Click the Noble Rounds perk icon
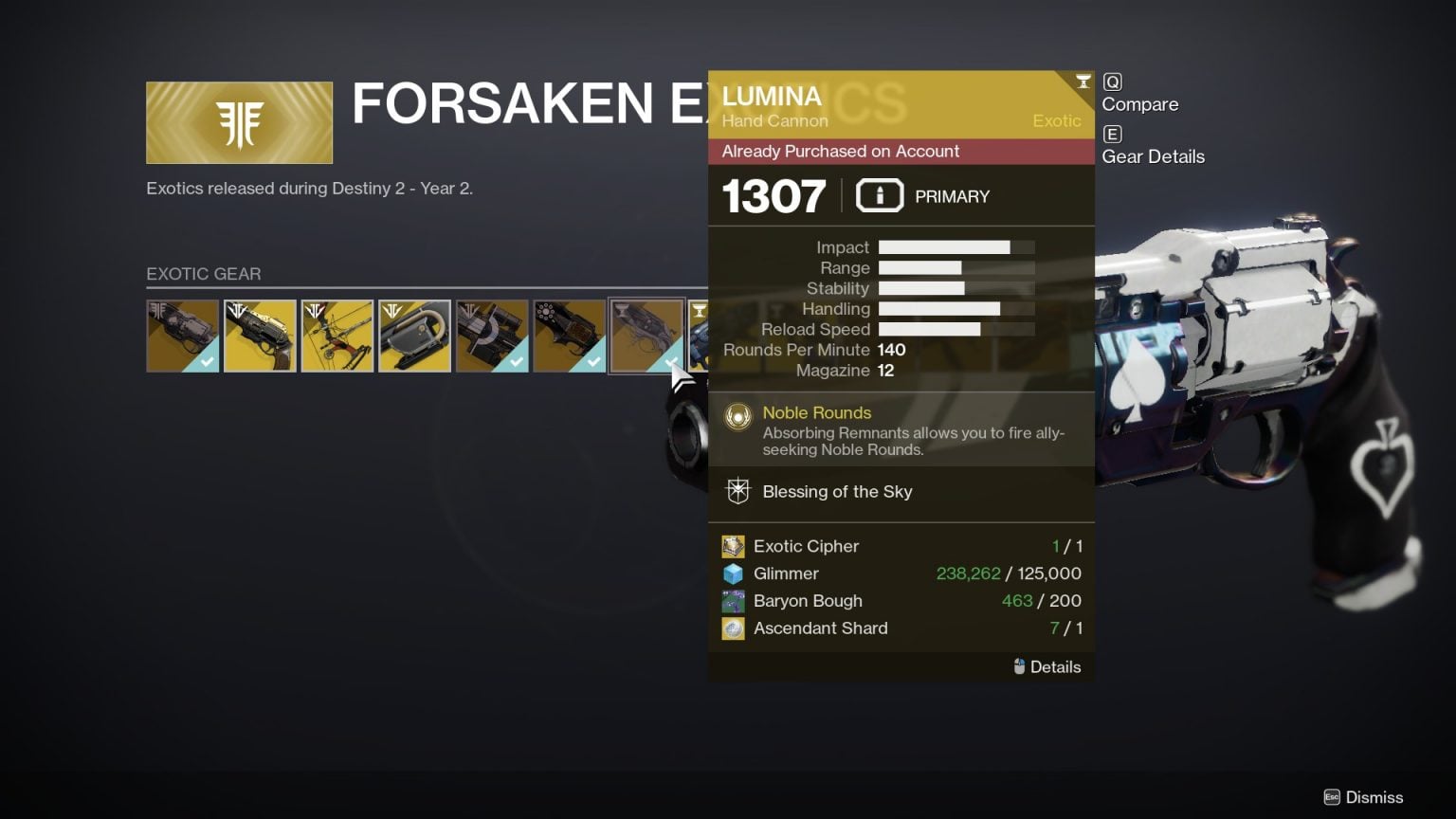Image resolution: width=1456 pixels, height=819 pixels. pyautogui.click(x=737, y=414)
